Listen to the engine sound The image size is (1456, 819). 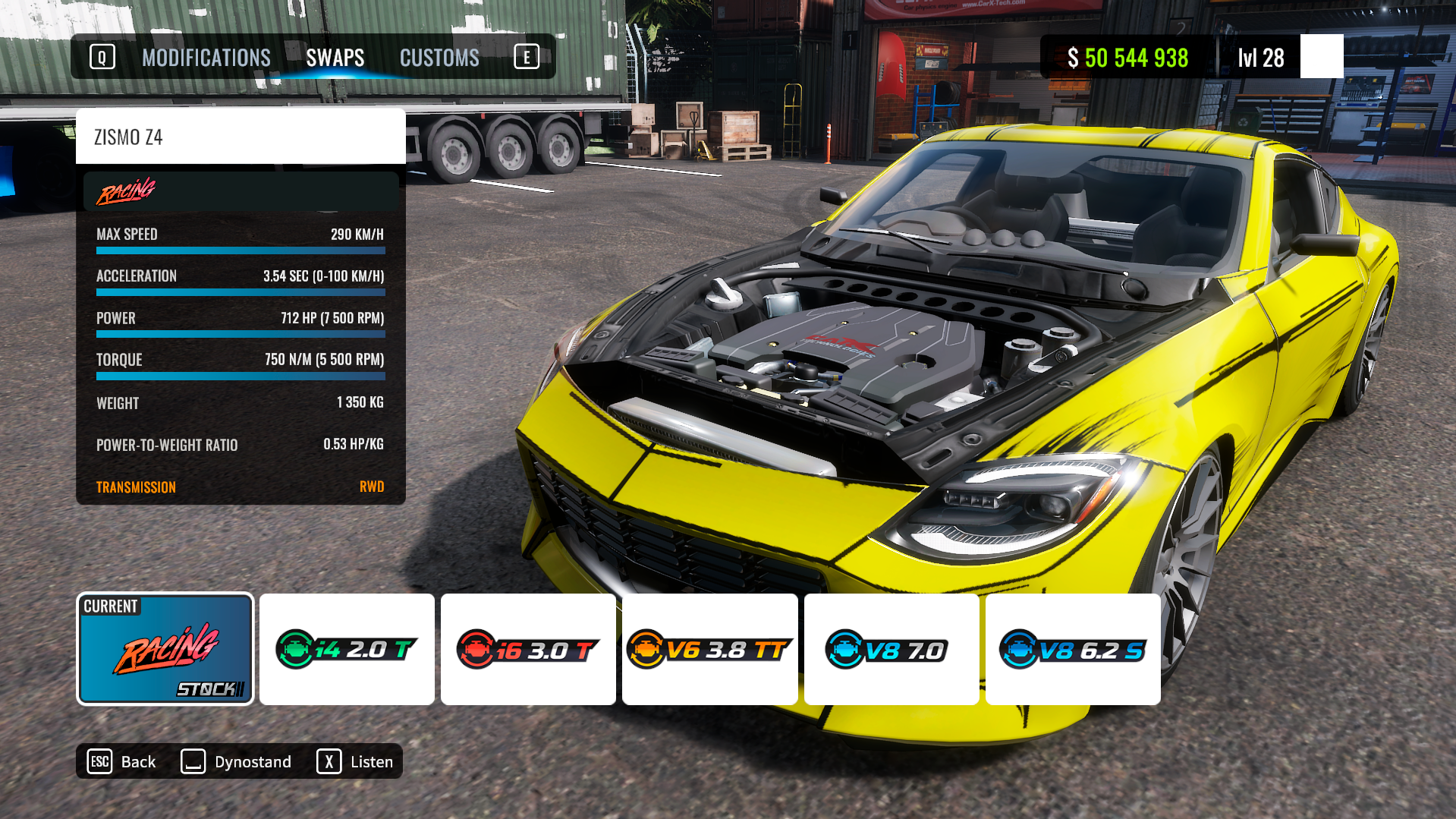click(355, 761)
